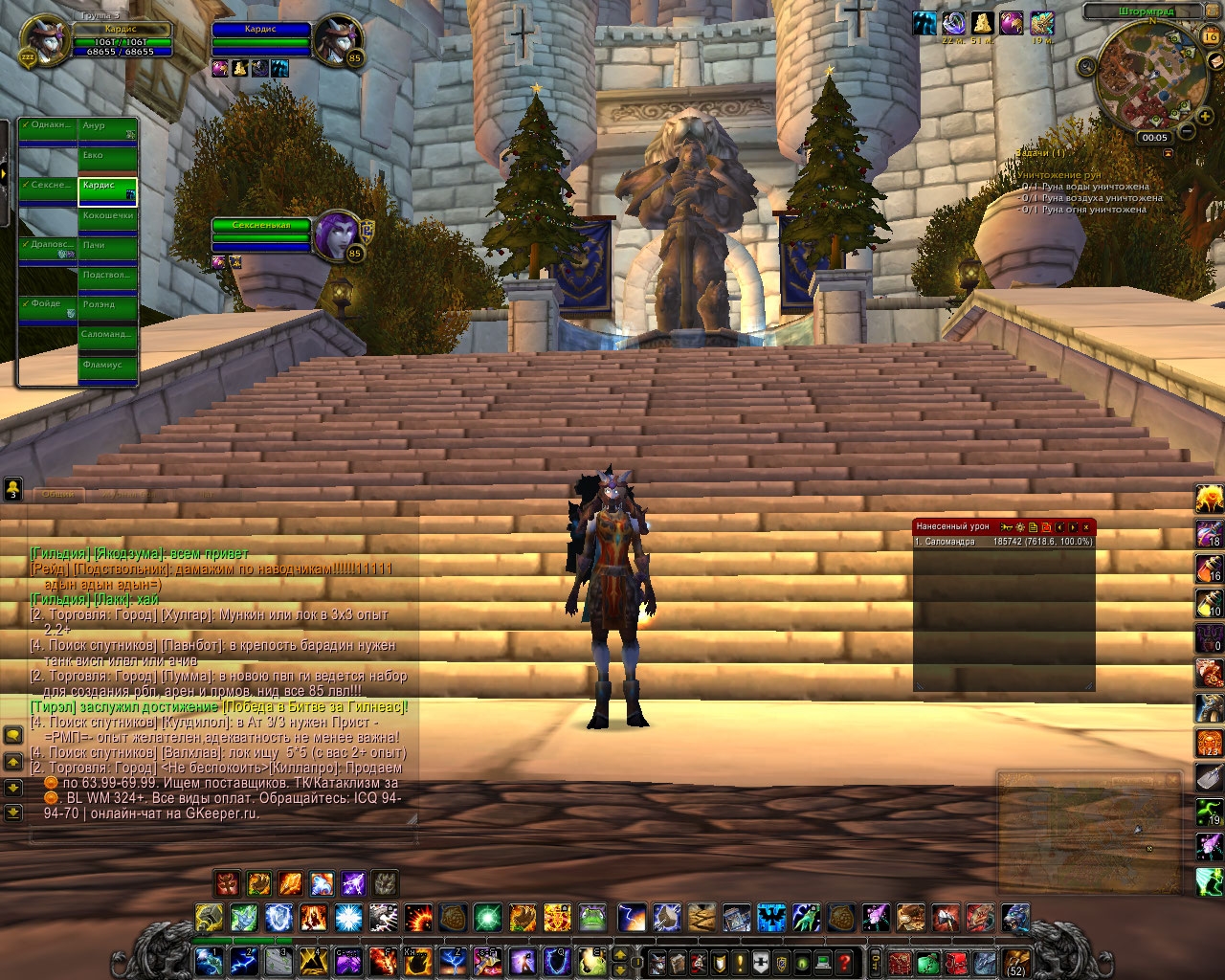This screenshot has width=1225, height=980.
Task: Click the Сексненькая focus frame portrait
Action: coord(338,234)
